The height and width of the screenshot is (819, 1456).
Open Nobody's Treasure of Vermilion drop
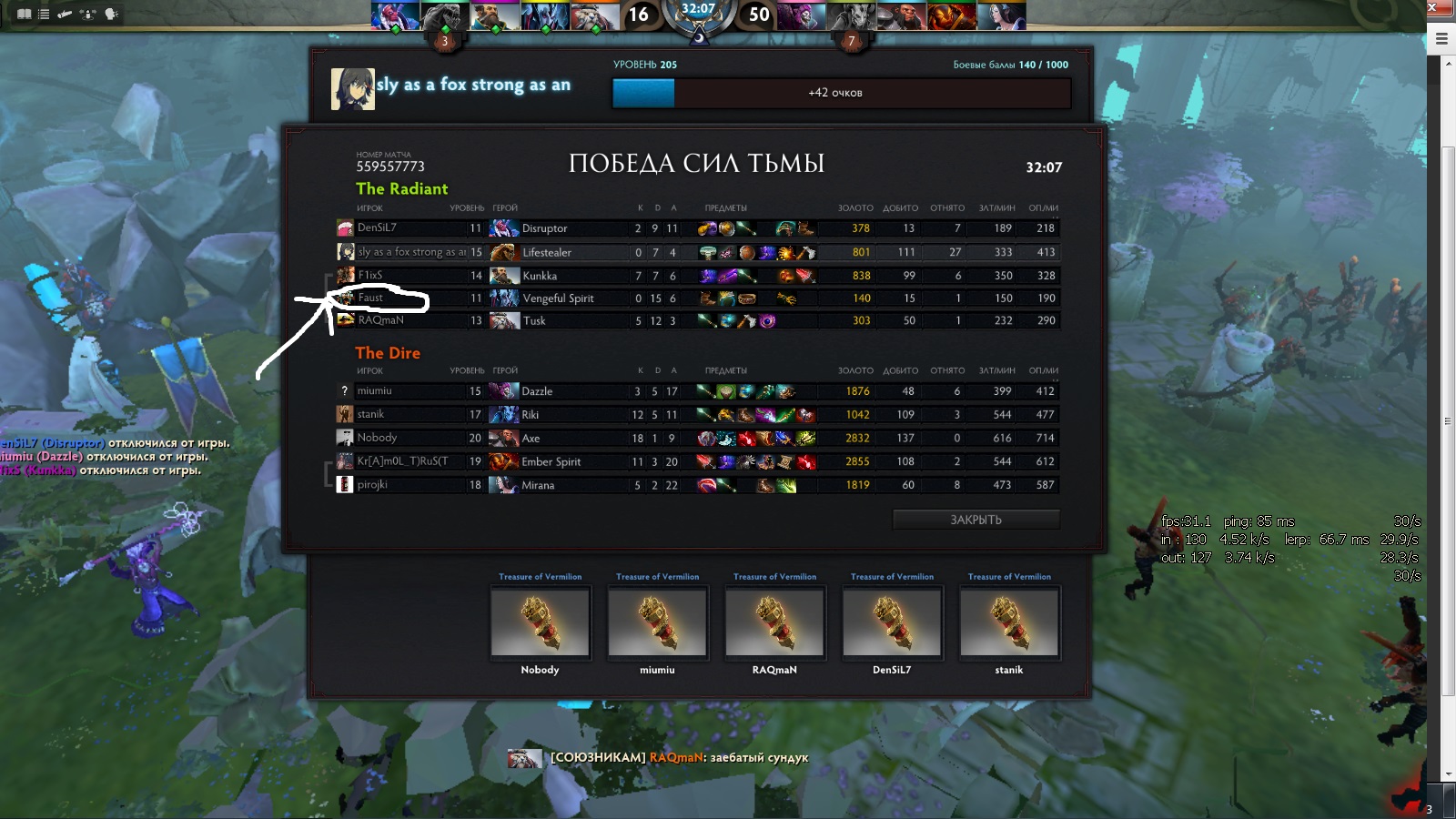[x=541, y=622]
